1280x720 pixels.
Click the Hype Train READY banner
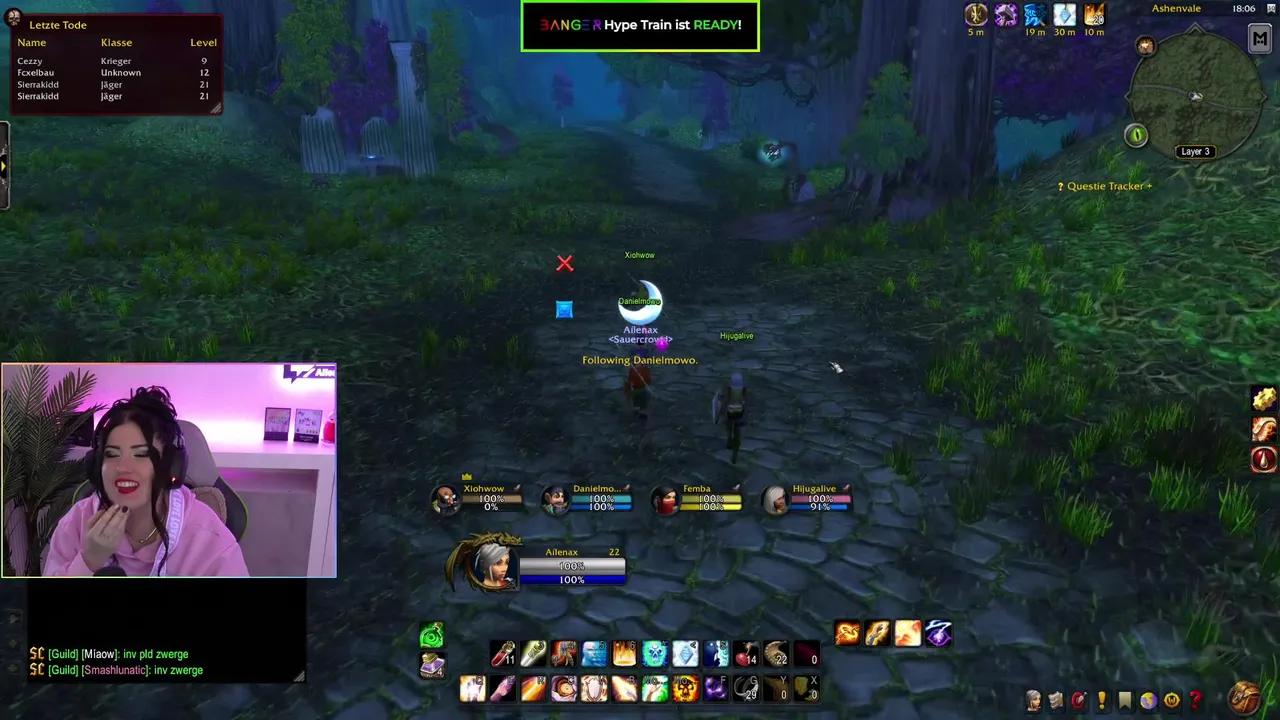(640, 24)
